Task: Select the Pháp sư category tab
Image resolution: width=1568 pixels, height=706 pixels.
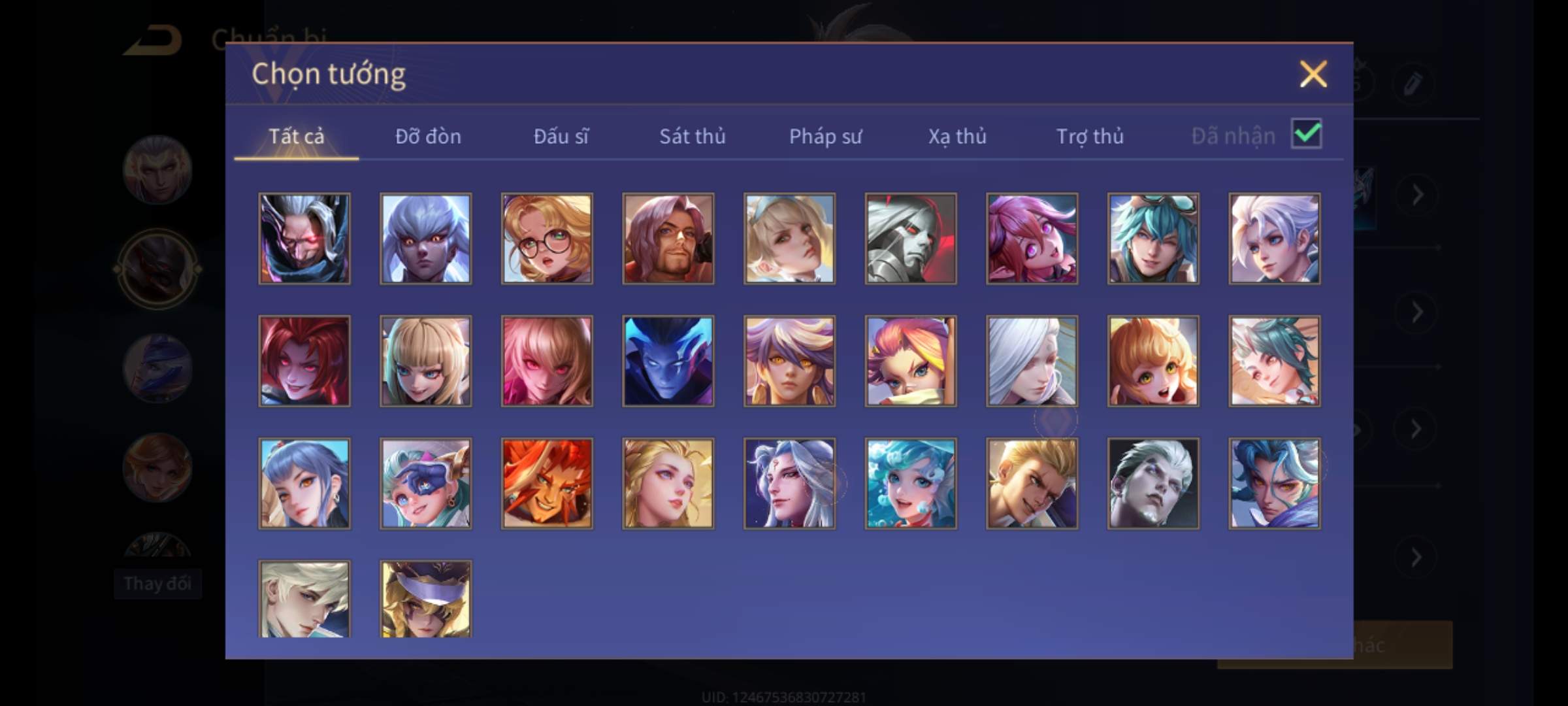Action: (825, 136)
